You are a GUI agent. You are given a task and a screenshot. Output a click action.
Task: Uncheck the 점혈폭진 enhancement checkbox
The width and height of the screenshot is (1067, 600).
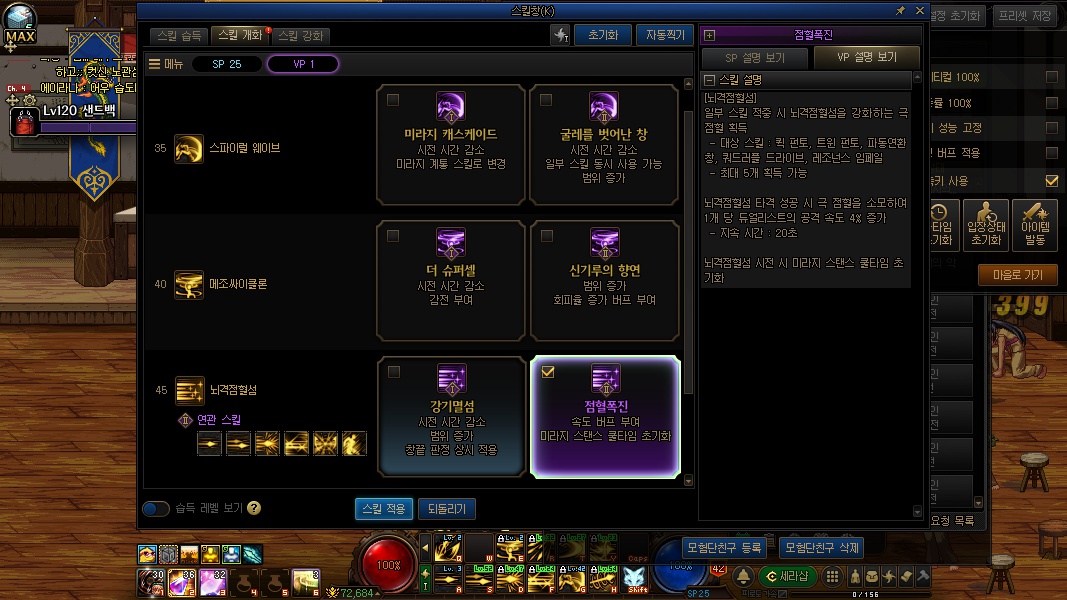click(547, 372)
